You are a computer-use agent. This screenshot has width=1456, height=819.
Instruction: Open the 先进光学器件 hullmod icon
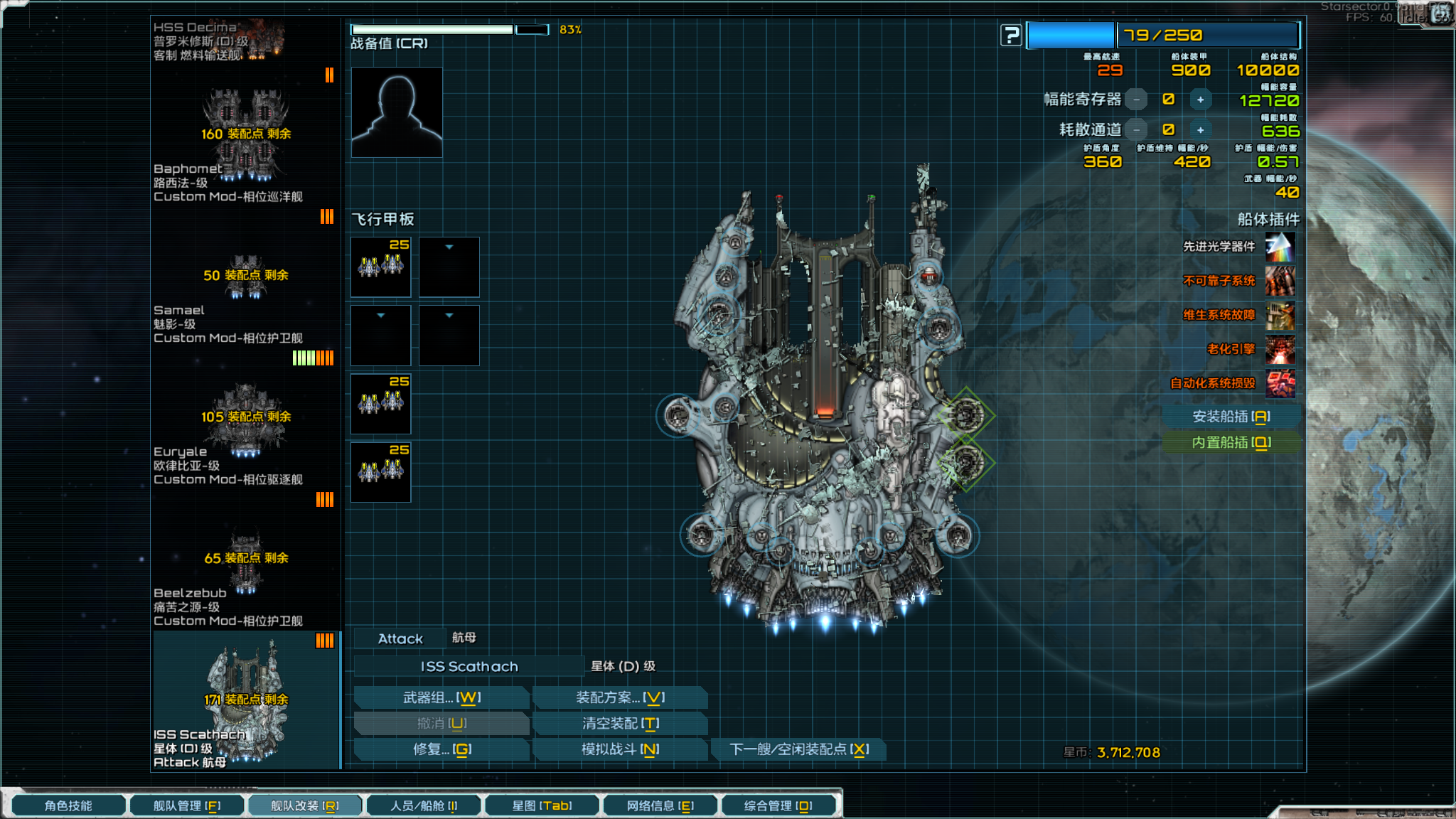tap(1279, 248)
